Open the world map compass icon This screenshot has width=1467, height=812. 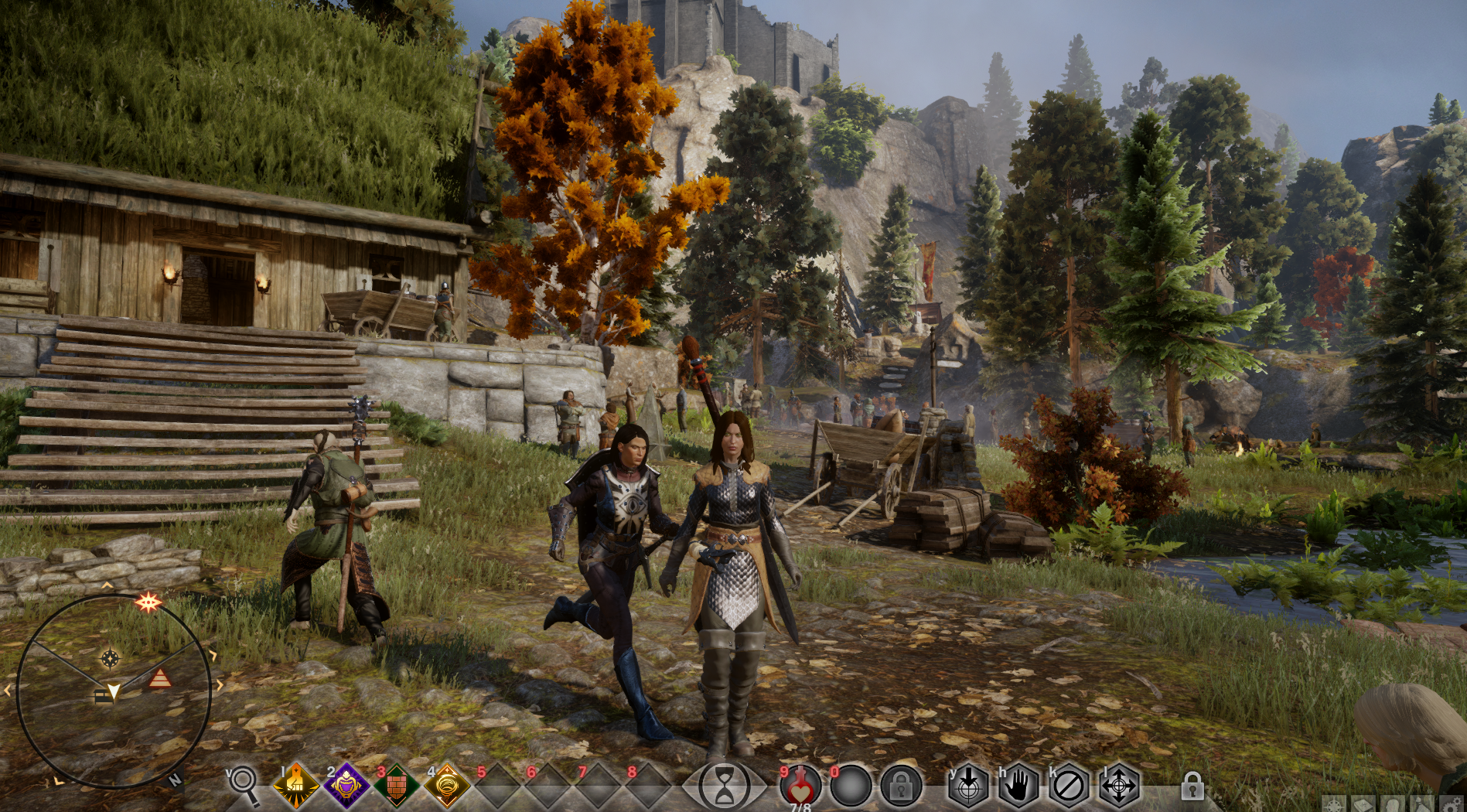(1334, 805)
